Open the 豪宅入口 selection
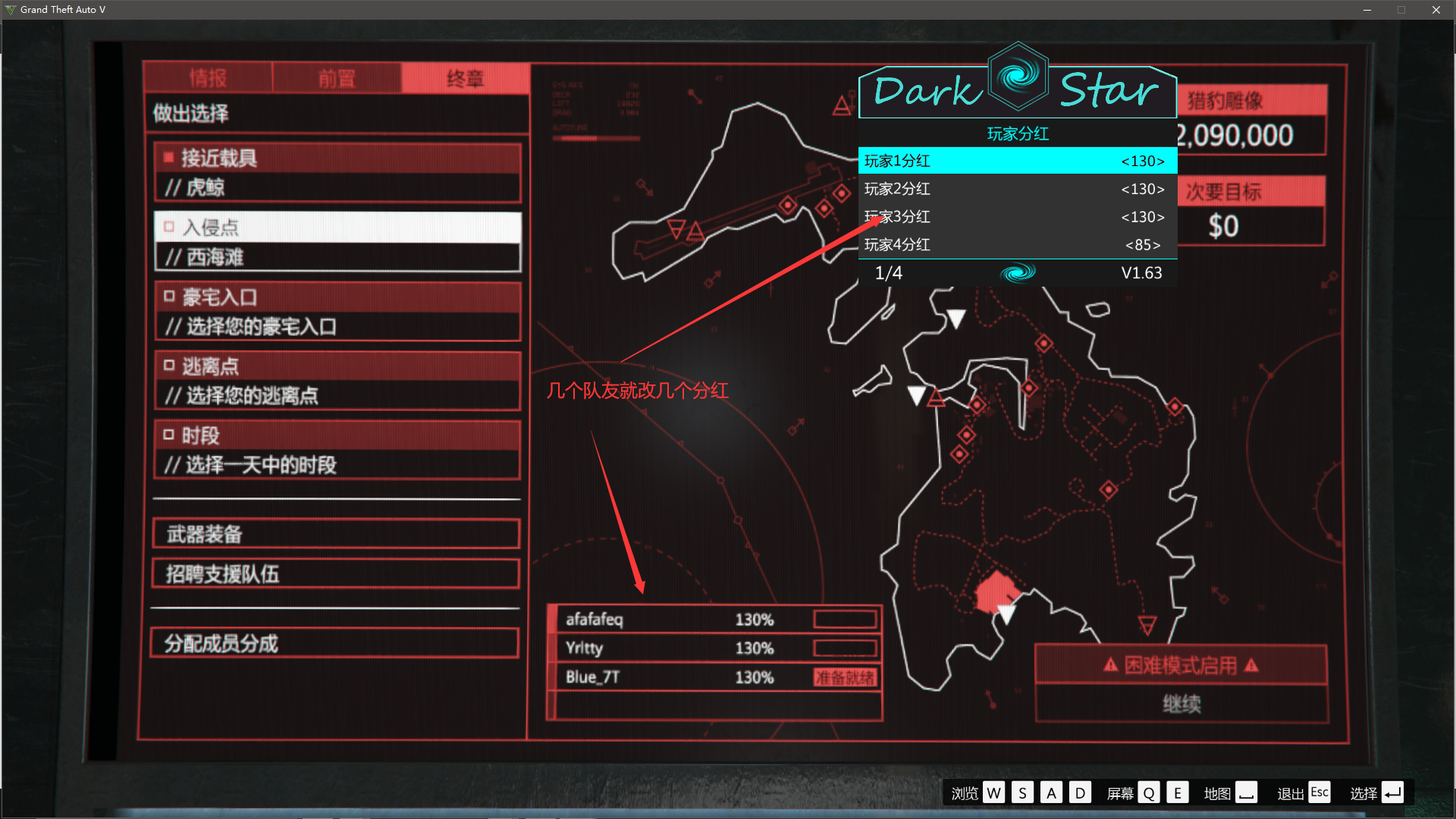The width and height of the screenshot is (1456, 819). [337, 312]
